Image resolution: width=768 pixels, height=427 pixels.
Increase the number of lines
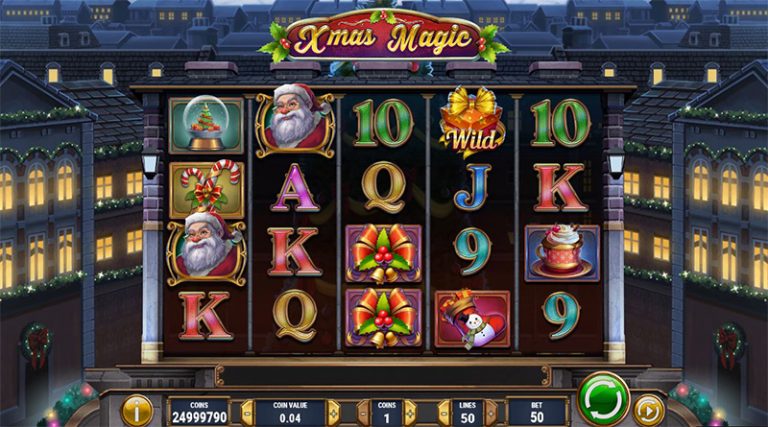(x=491, y=412)
